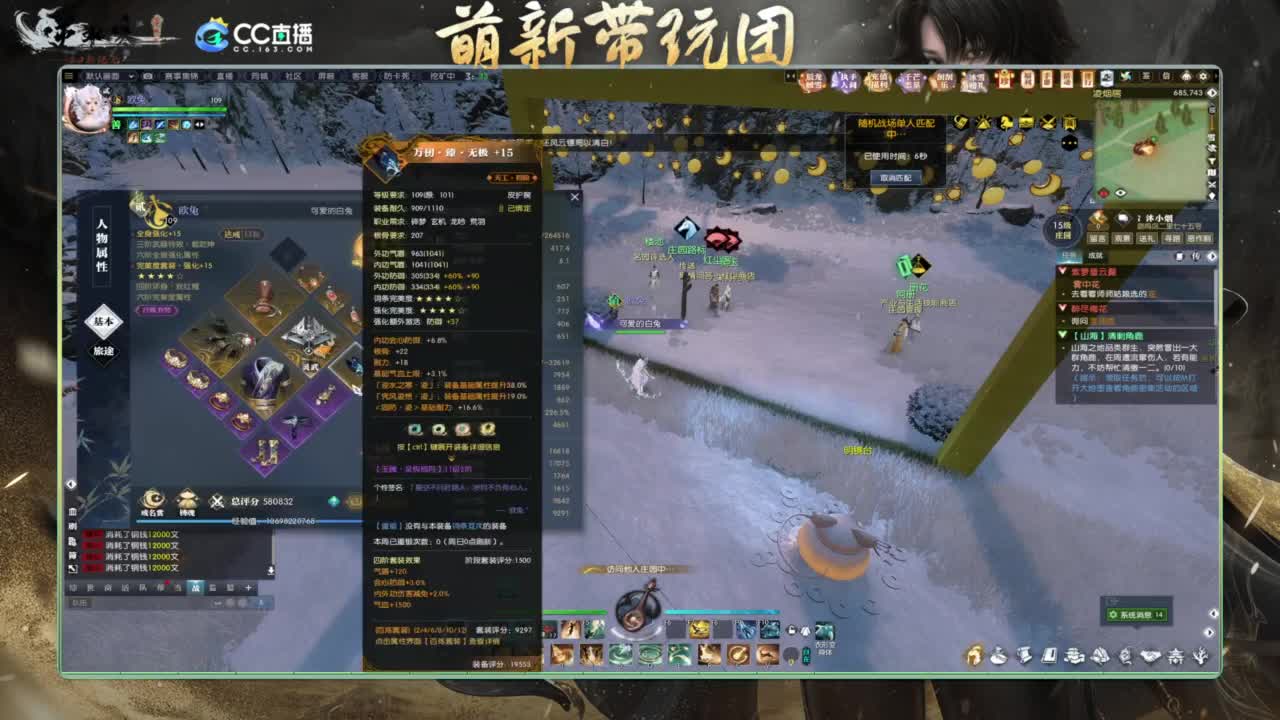The height and width of the screenshot is (720, 1280).
Task: Click the camera screenshot icon in the top bar
Action: click(147, 74)
